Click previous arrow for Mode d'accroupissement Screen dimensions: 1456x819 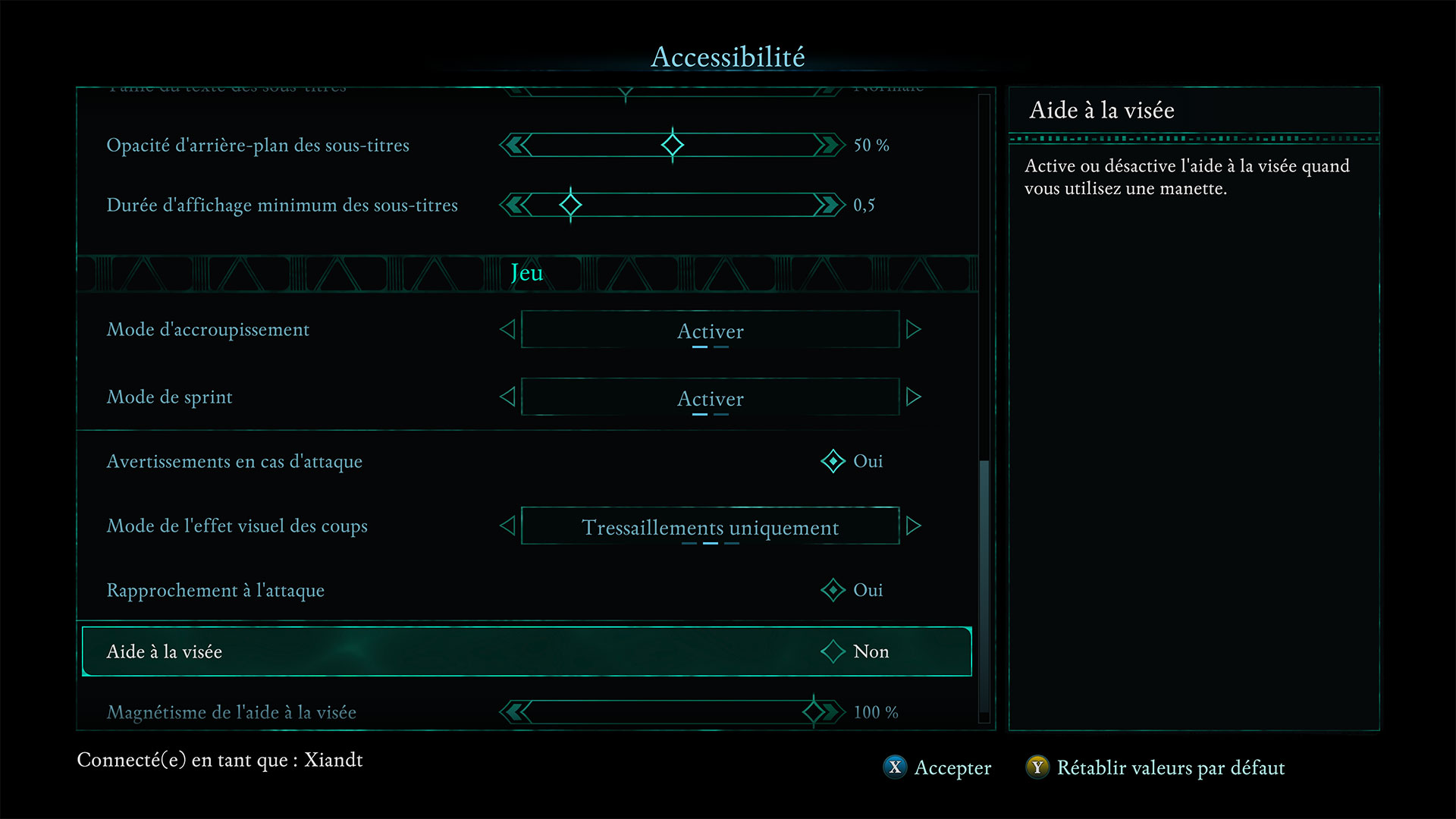click(507, 329)
